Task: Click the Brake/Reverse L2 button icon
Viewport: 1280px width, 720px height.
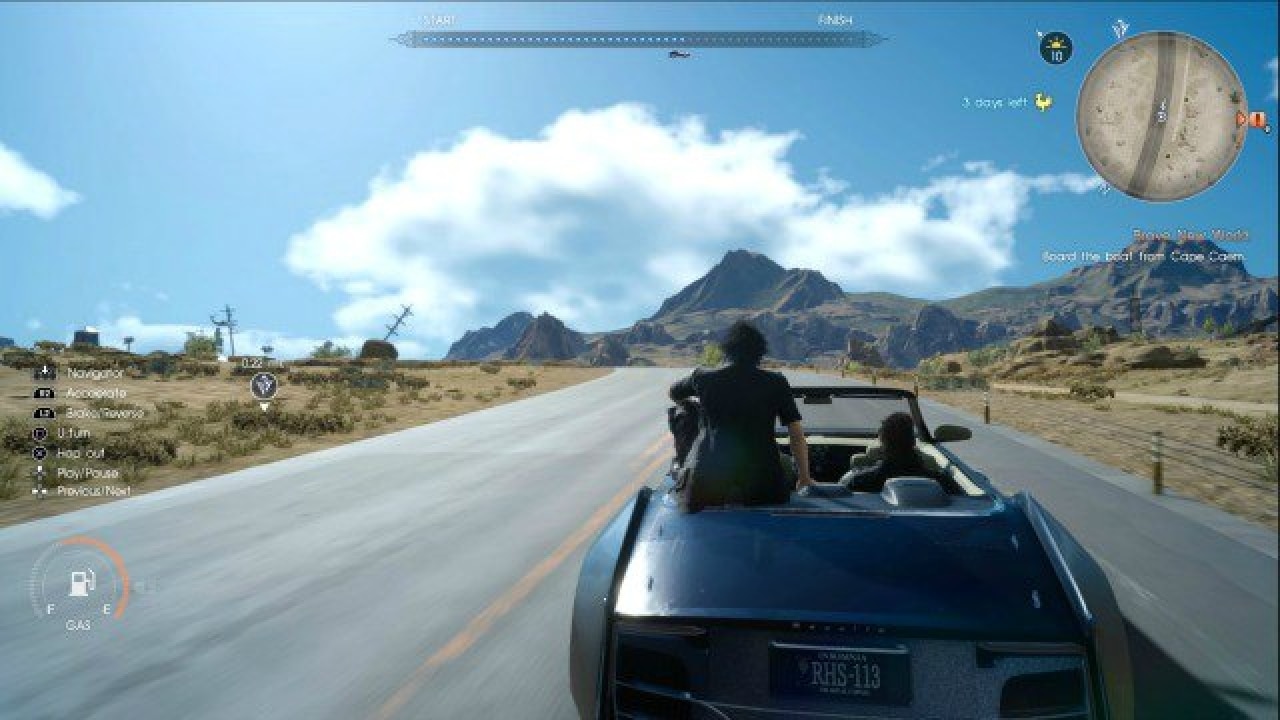Action: tap(44, 412)
